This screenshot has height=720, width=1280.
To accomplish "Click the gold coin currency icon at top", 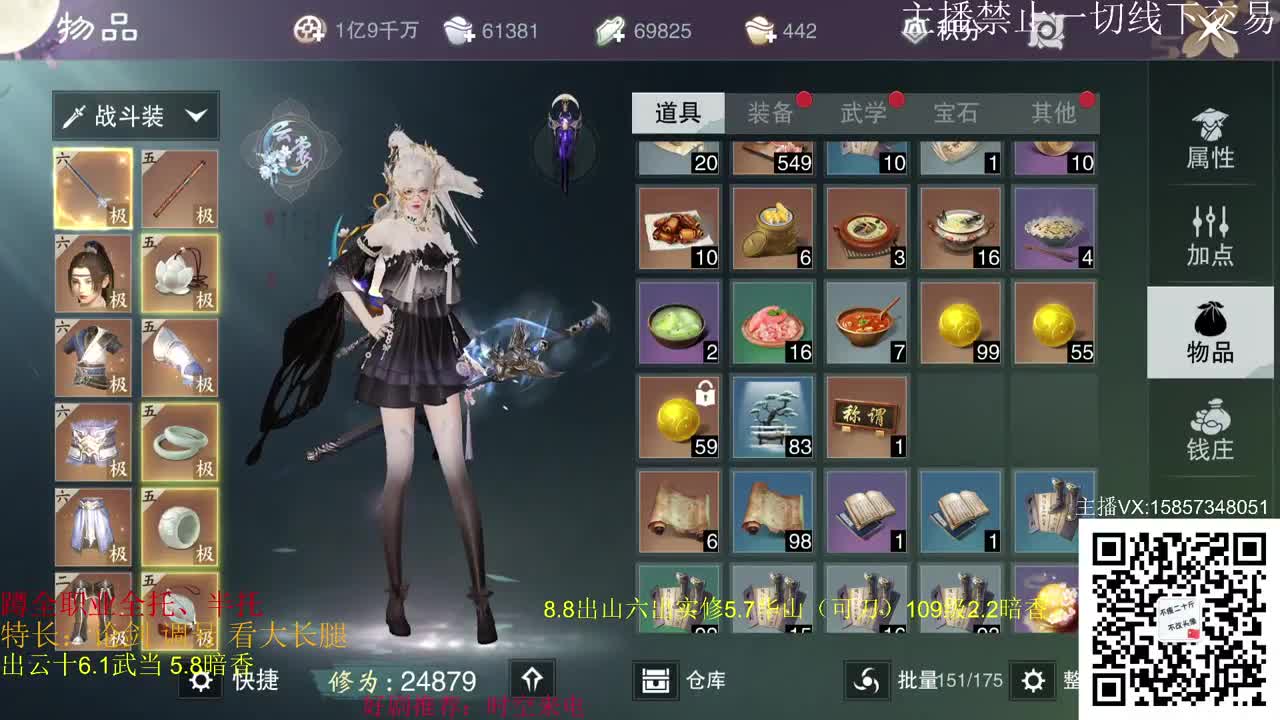I will click(310, 30).
